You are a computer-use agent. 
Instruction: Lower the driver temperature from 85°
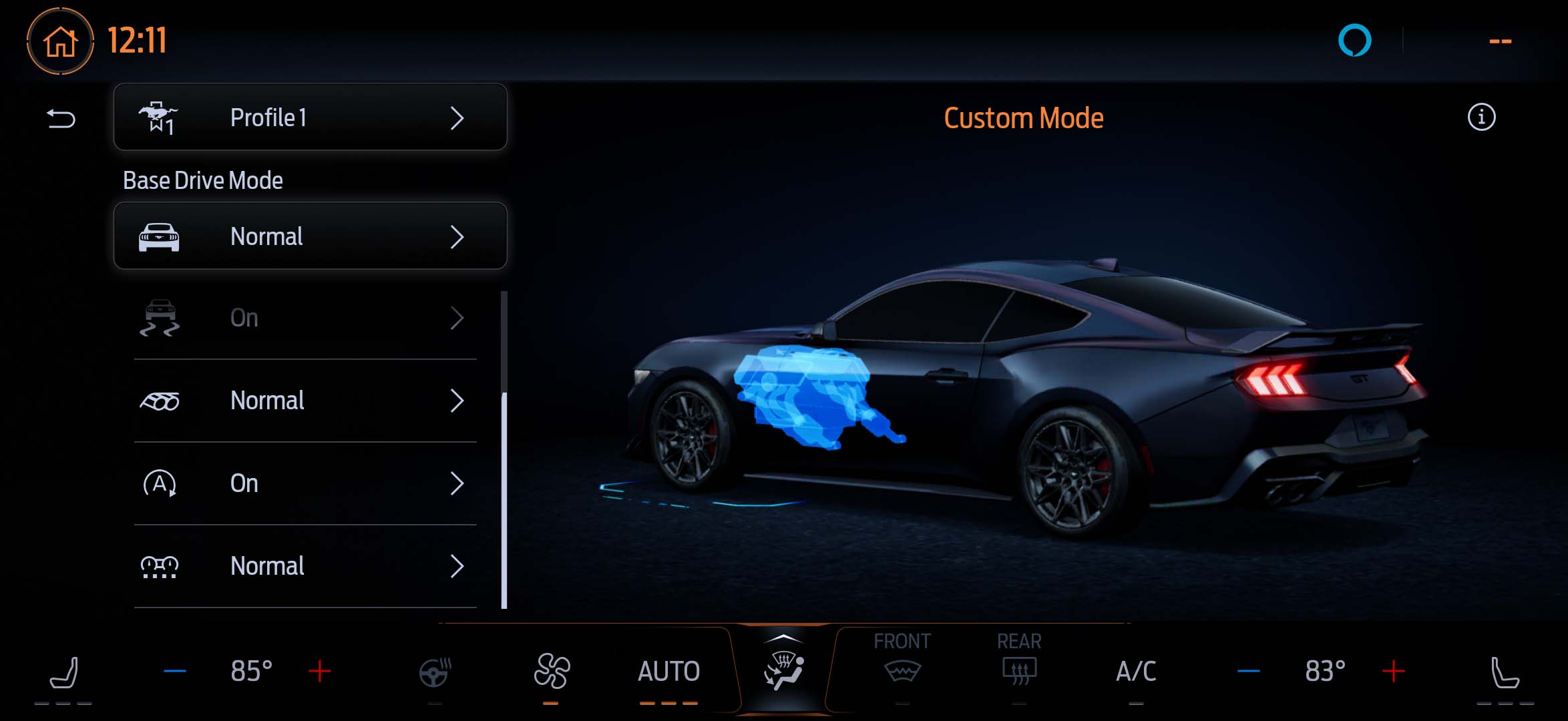pos(175,671)
